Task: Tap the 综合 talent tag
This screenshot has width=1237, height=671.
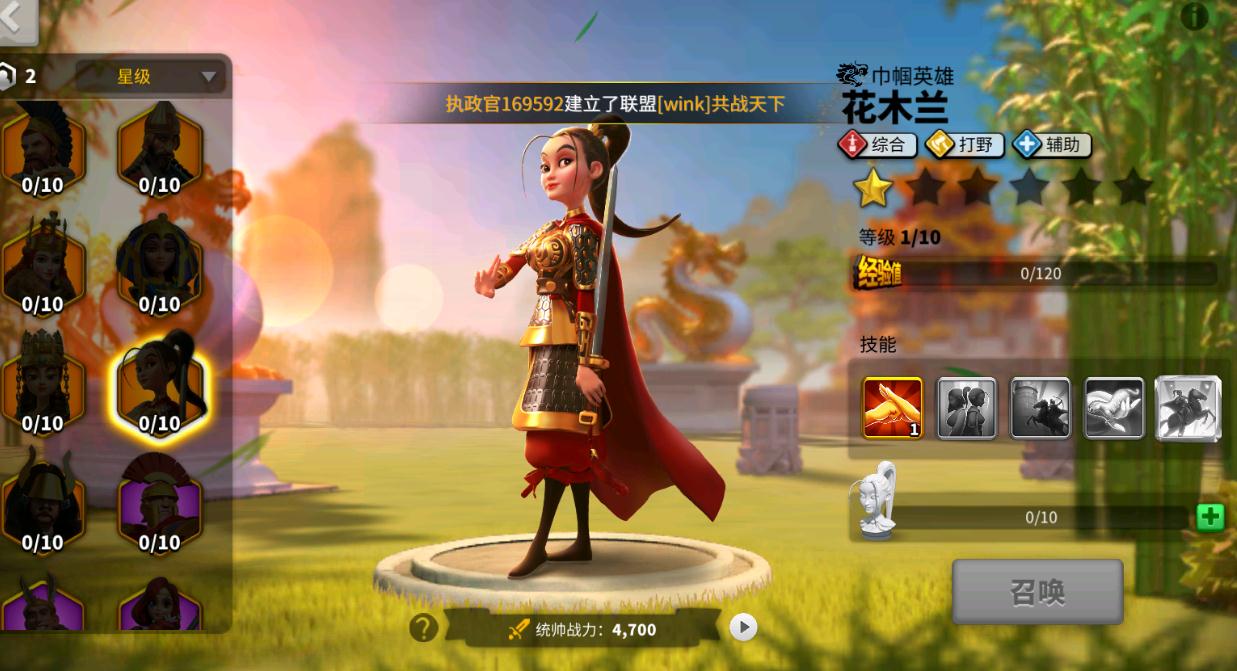Action: 877,145
